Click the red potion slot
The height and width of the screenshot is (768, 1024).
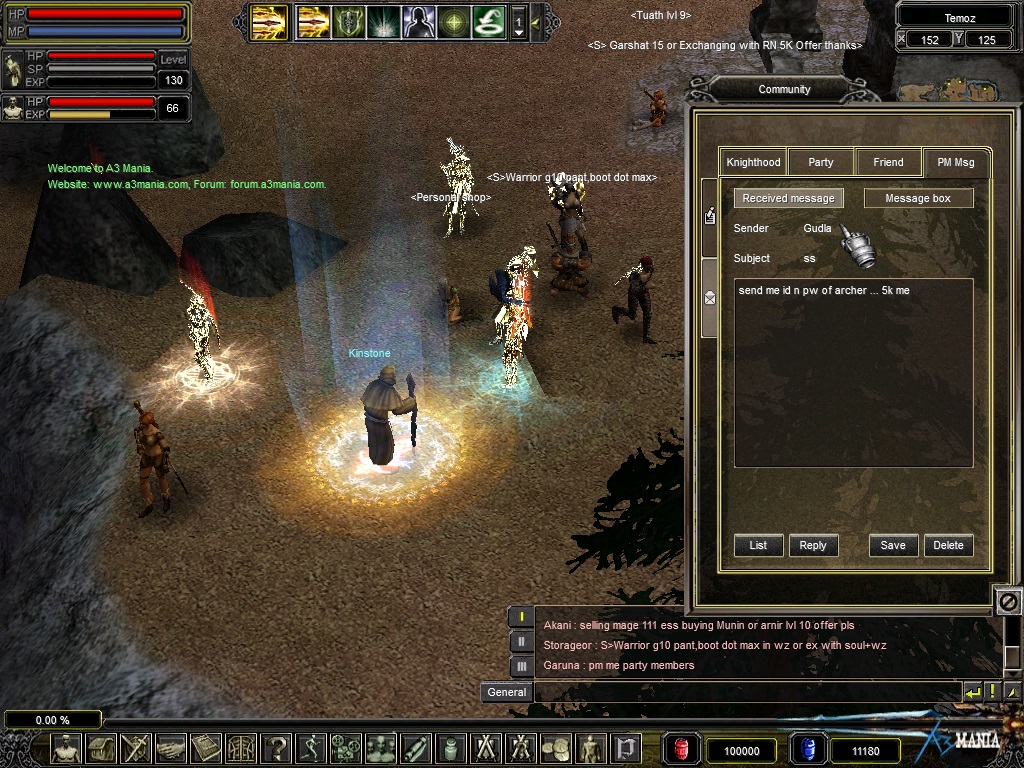[x=682, y=749]
